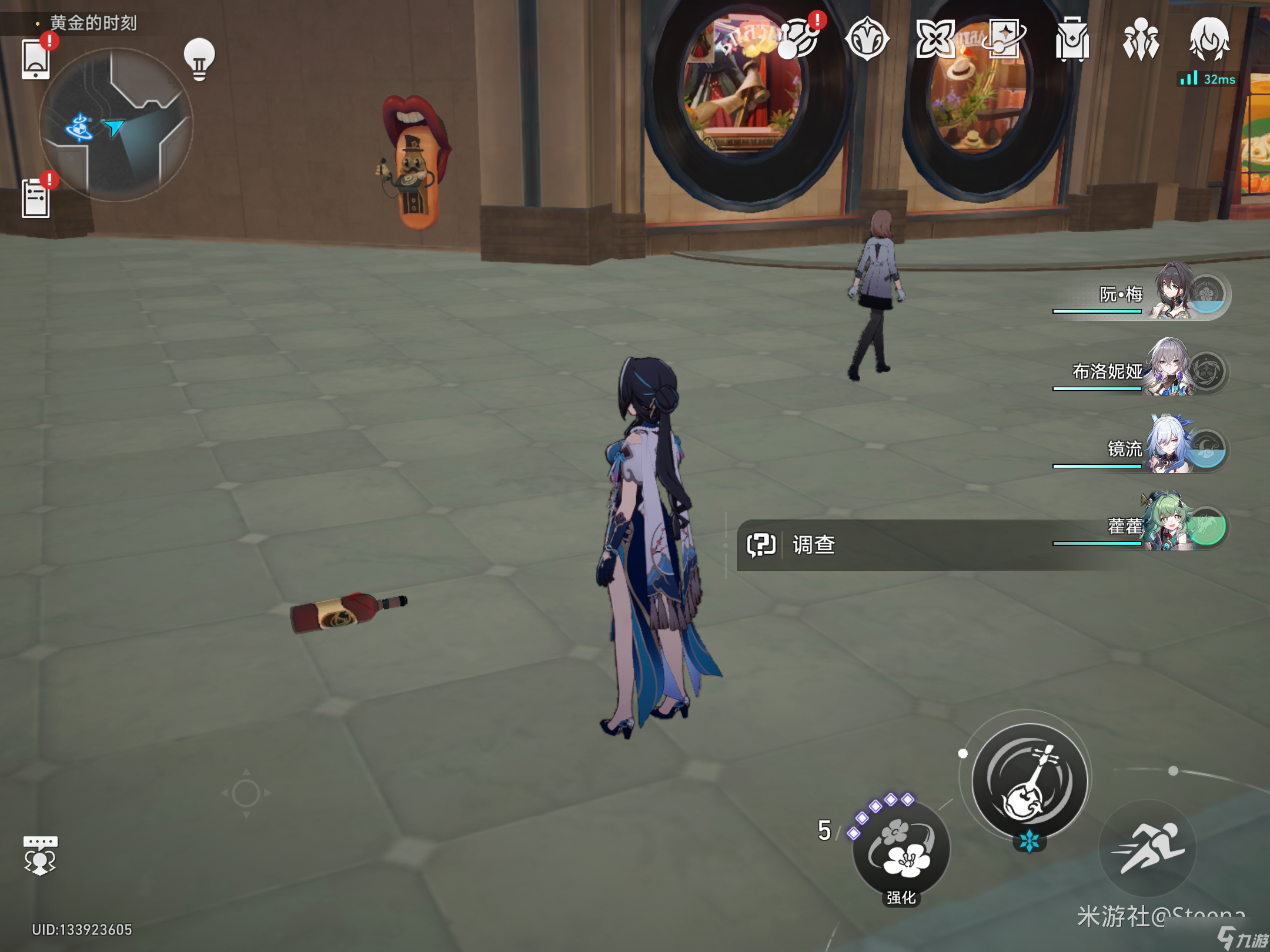Open the chat icon
Screen dimensions: 1270x952
40,856
